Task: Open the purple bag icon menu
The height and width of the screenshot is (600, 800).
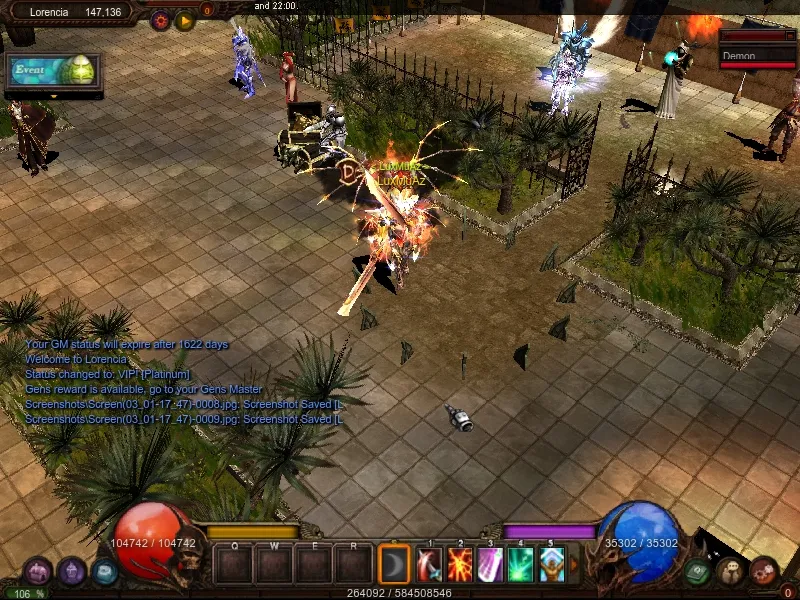Action: click(x=38, y=572)
